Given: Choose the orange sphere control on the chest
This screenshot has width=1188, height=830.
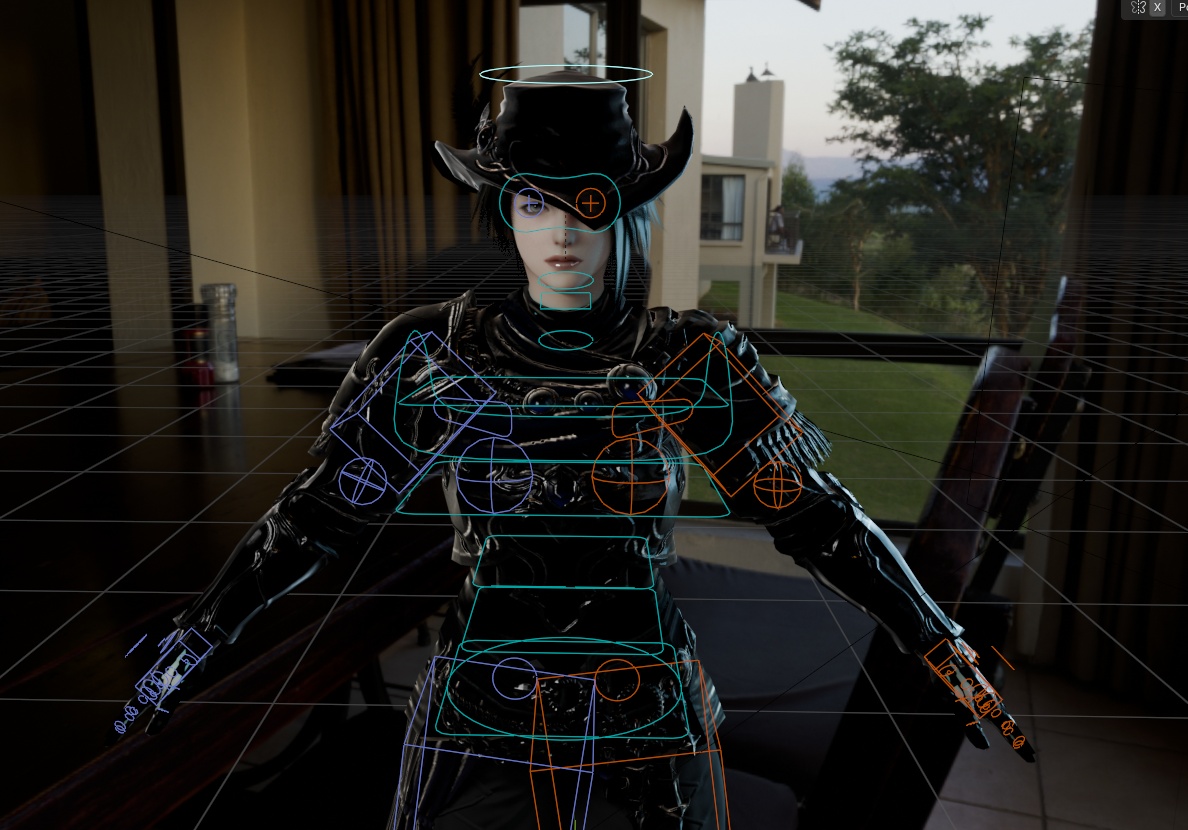Looking at the screenshot, I should pyautogui.click(x=629, y=476).
